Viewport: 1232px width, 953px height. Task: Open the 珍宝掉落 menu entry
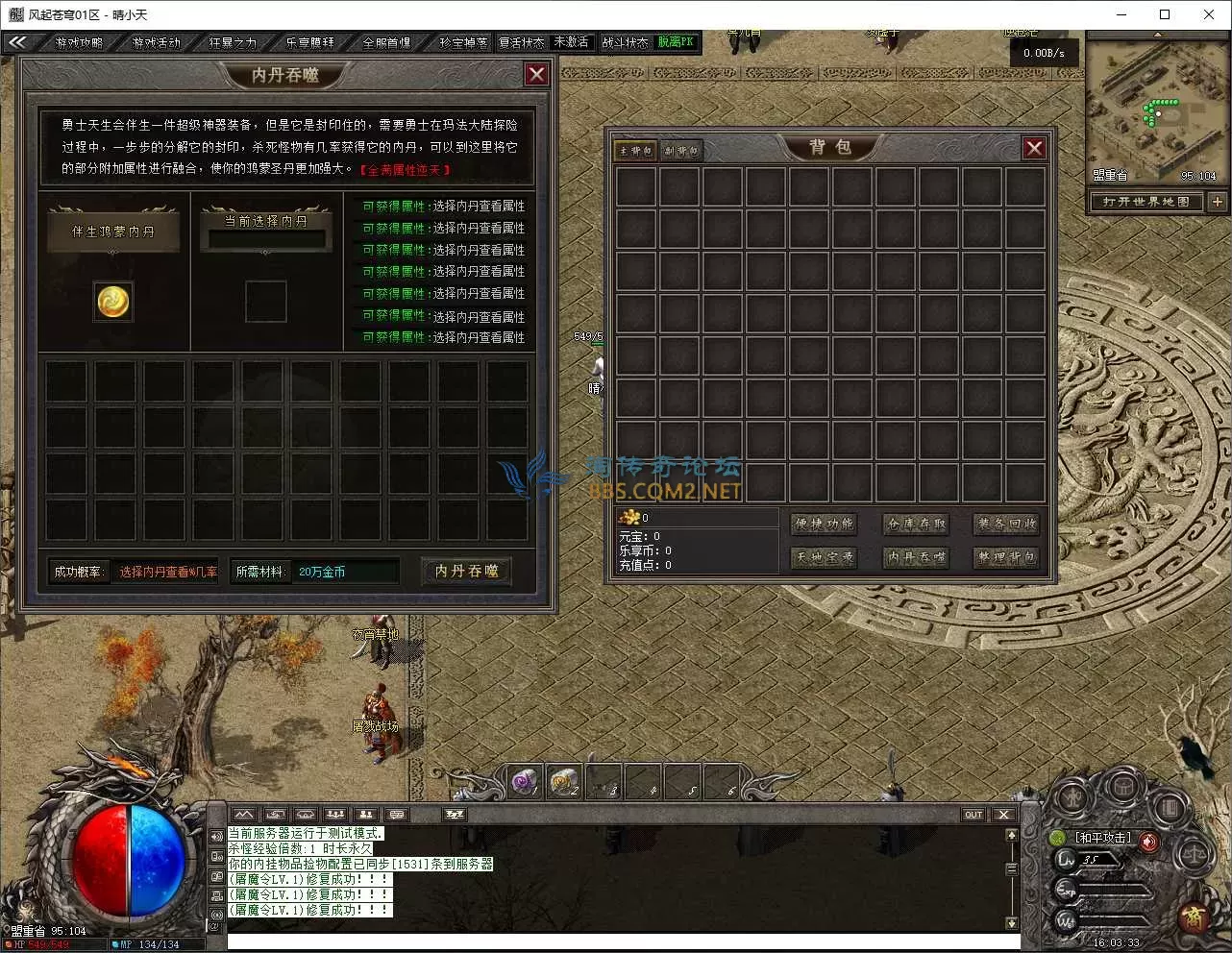pos(463,42)
